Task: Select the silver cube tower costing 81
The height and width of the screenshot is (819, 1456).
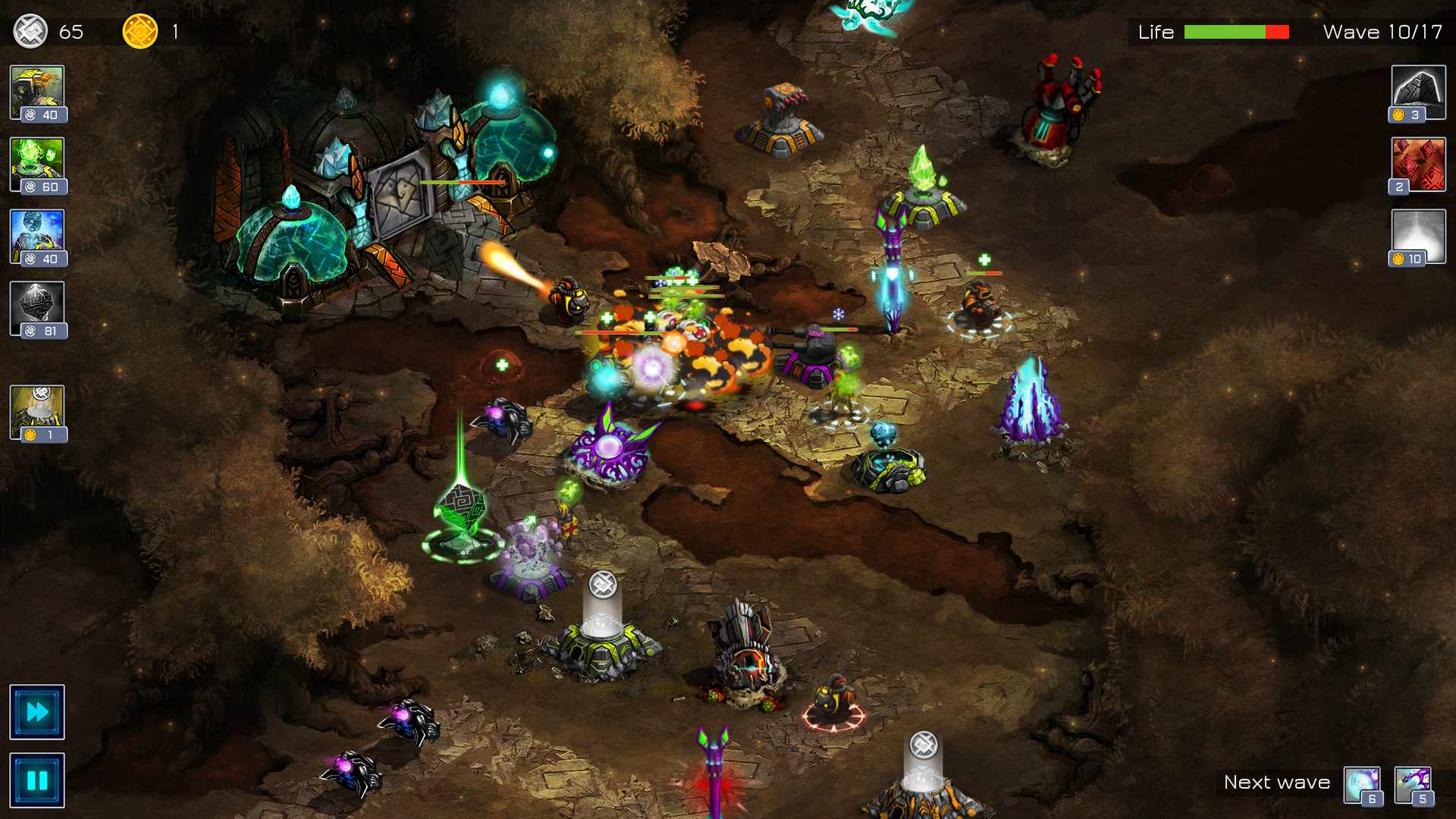Action: [36, 307]
